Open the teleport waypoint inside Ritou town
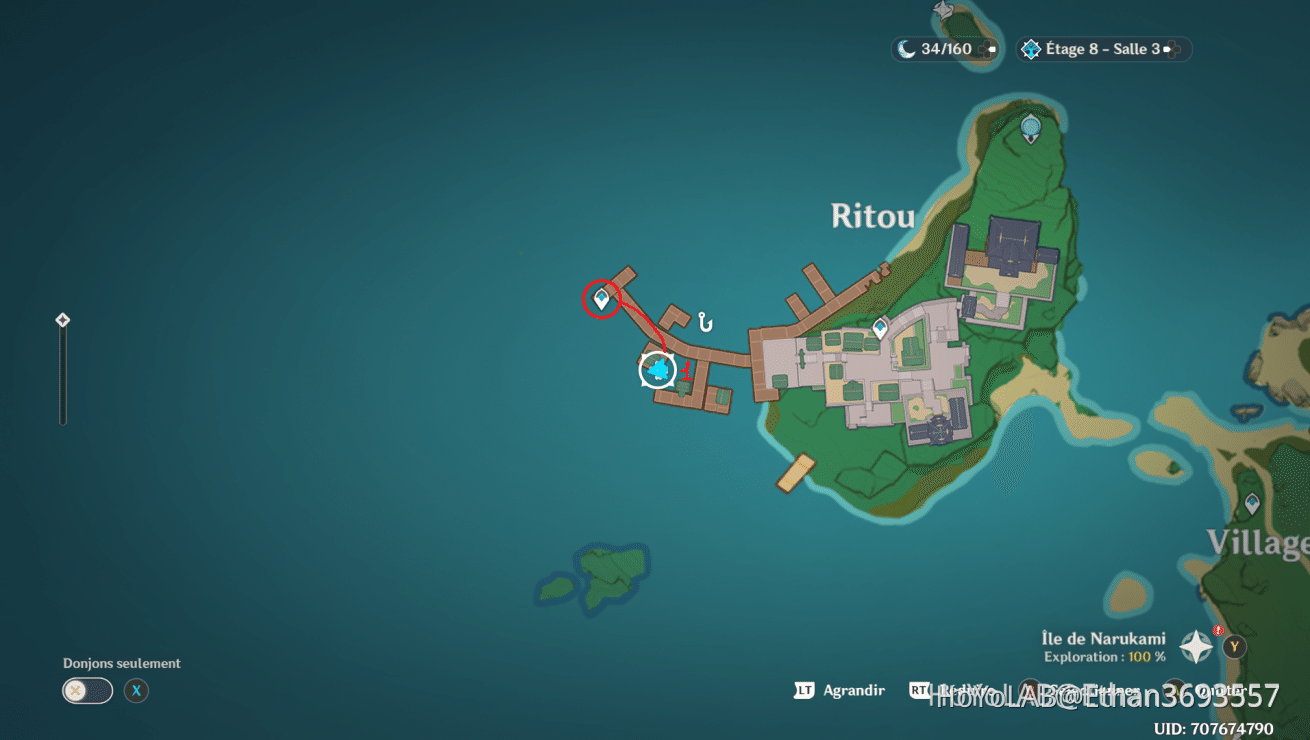 click(880, 325)
